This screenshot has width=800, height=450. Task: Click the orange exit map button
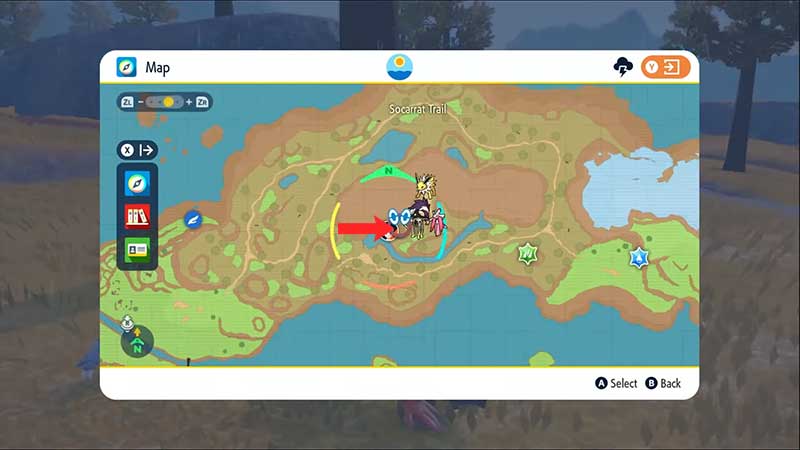(x=666, y=67)
